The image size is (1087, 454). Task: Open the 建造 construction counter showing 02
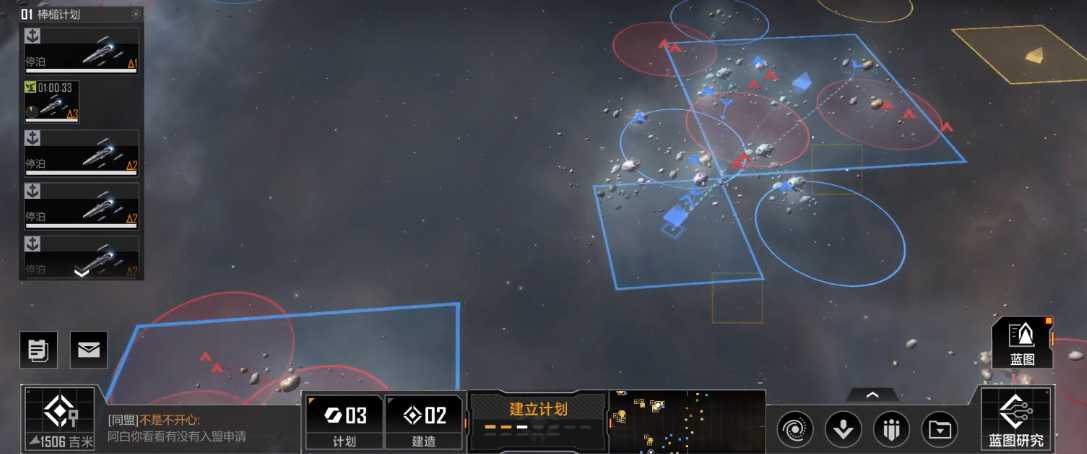pos(424,421)
